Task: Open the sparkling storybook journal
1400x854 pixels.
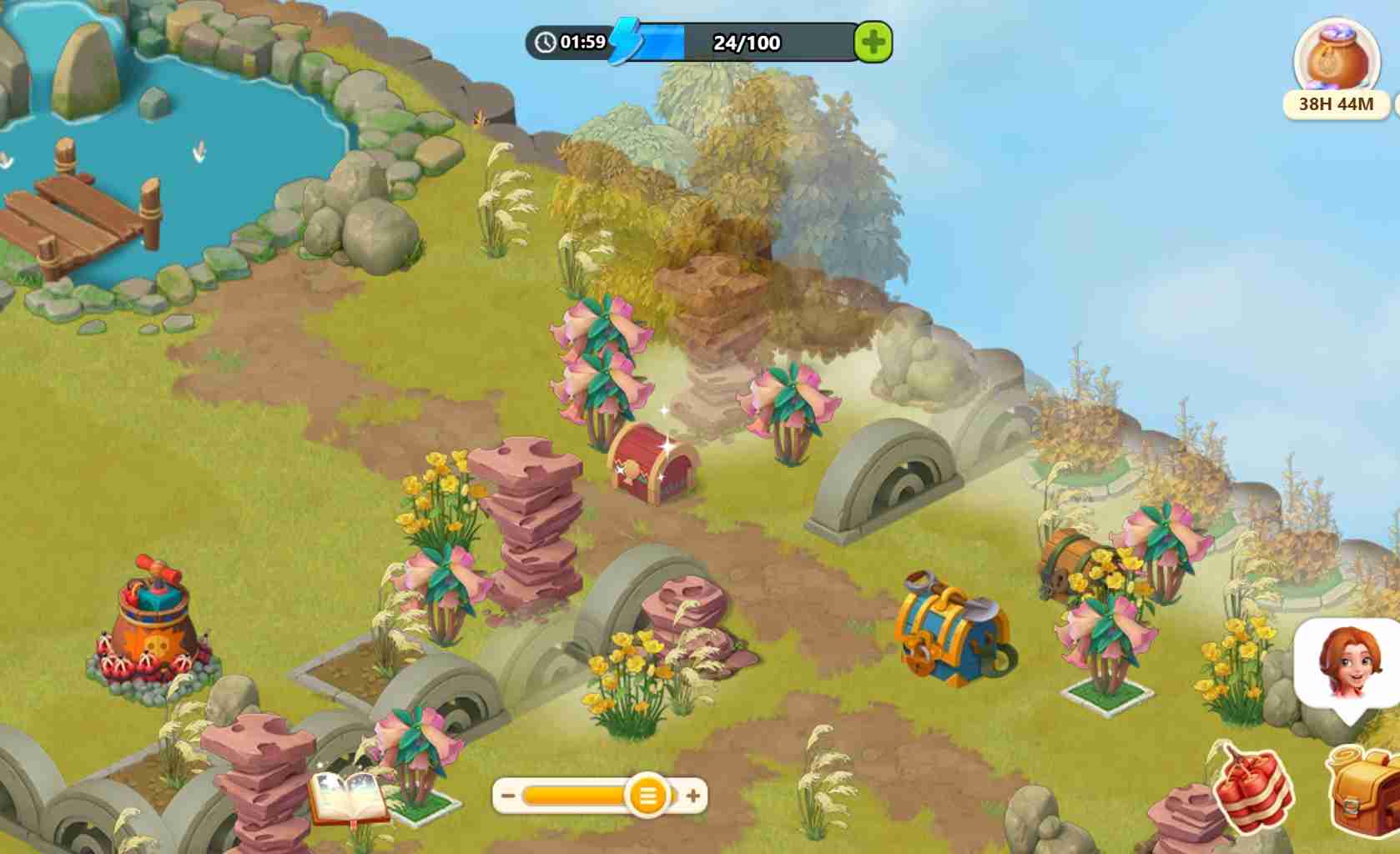Action: coord(348,796)
